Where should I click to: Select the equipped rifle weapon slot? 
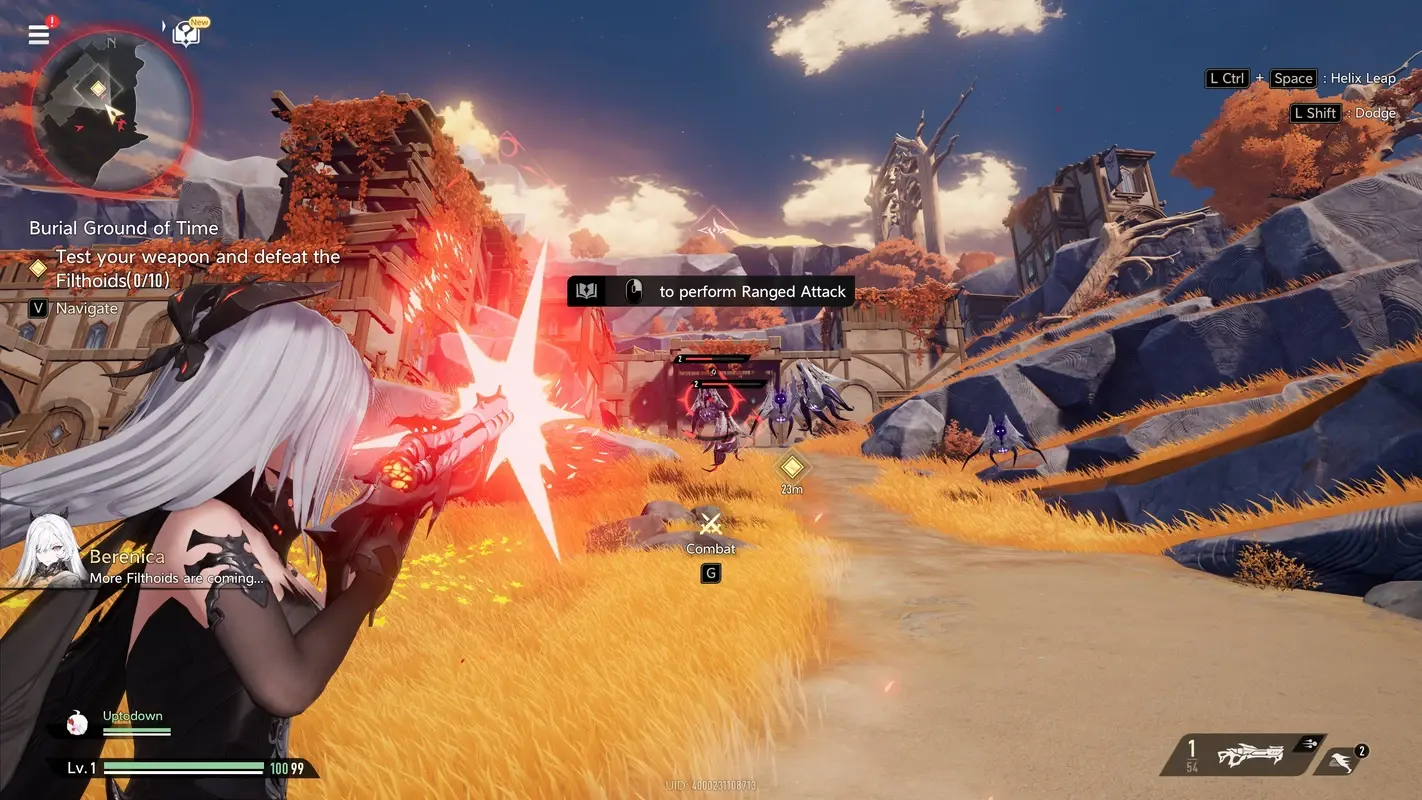tap(1243, 756)
